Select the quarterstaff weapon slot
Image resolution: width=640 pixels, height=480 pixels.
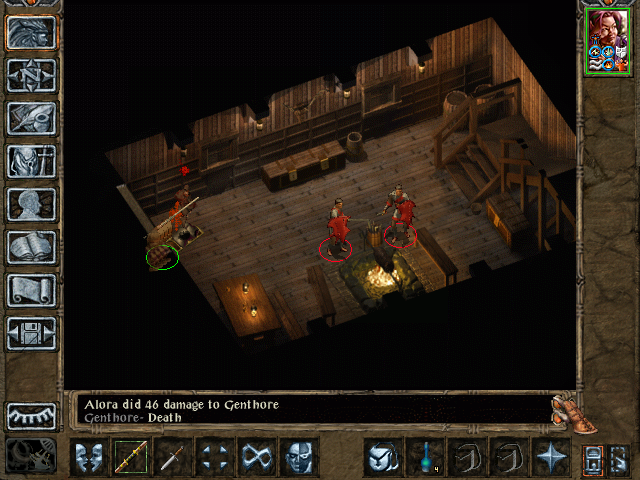[x=130, y=457]
